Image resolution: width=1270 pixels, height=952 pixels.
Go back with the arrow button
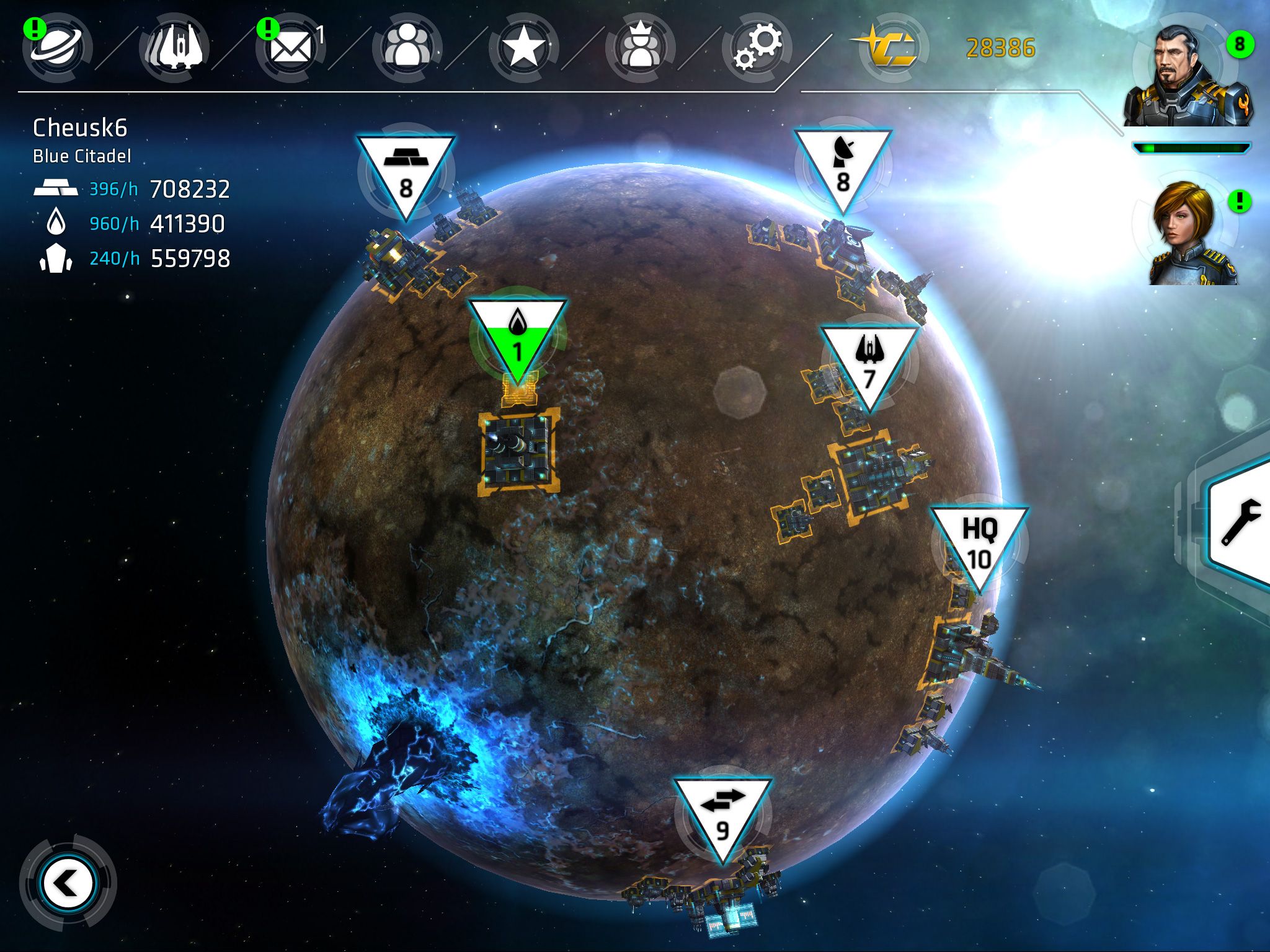tap(67, 883)
